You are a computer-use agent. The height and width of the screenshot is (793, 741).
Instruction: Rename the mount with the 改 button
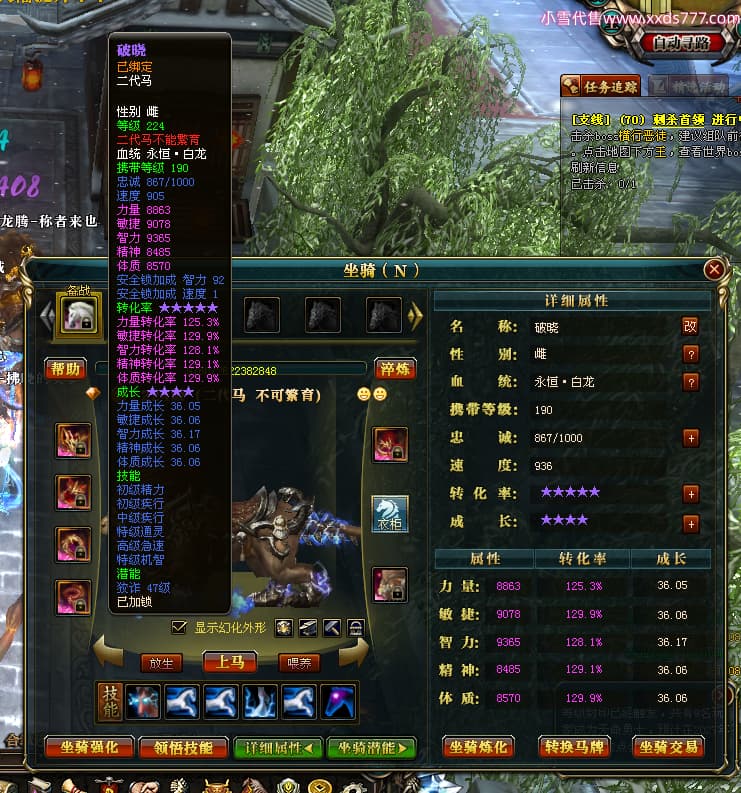point(690,326)
